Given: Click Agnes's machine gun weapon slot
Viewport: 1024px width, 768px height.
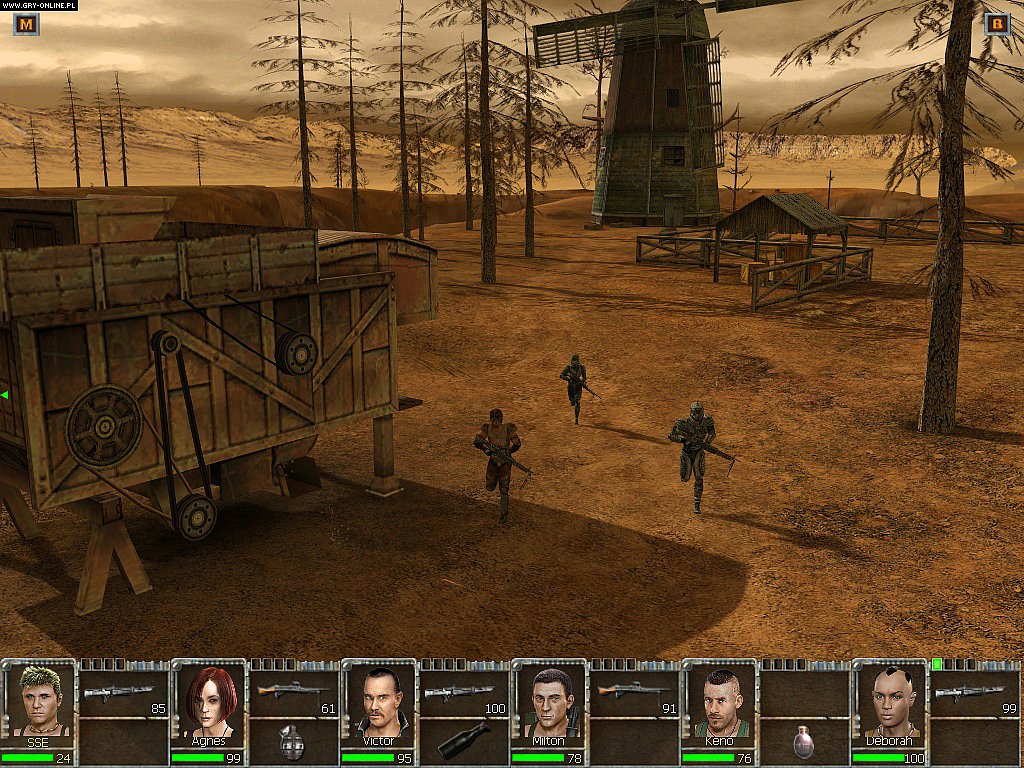Looking at the screenshot, I should pos(293,693).
